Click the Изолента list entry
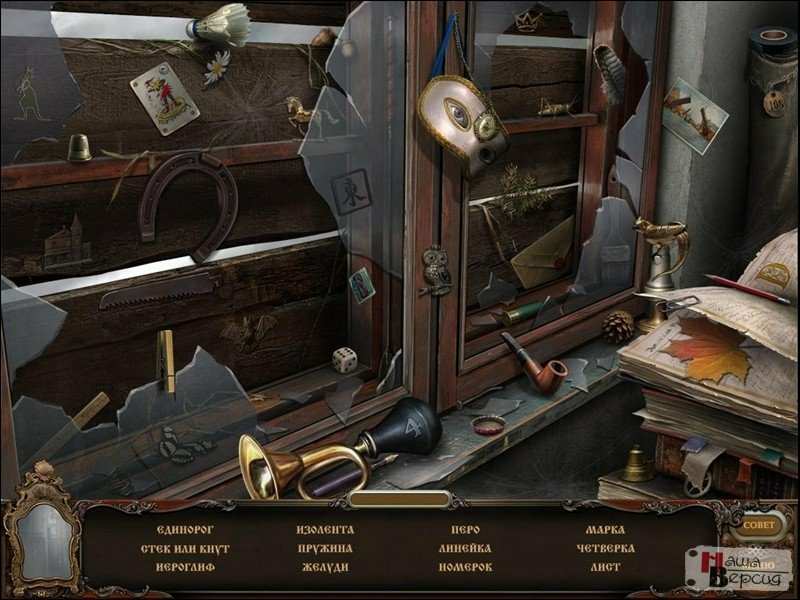The height and width of the screenshot is (600, 800). point(325,529)
